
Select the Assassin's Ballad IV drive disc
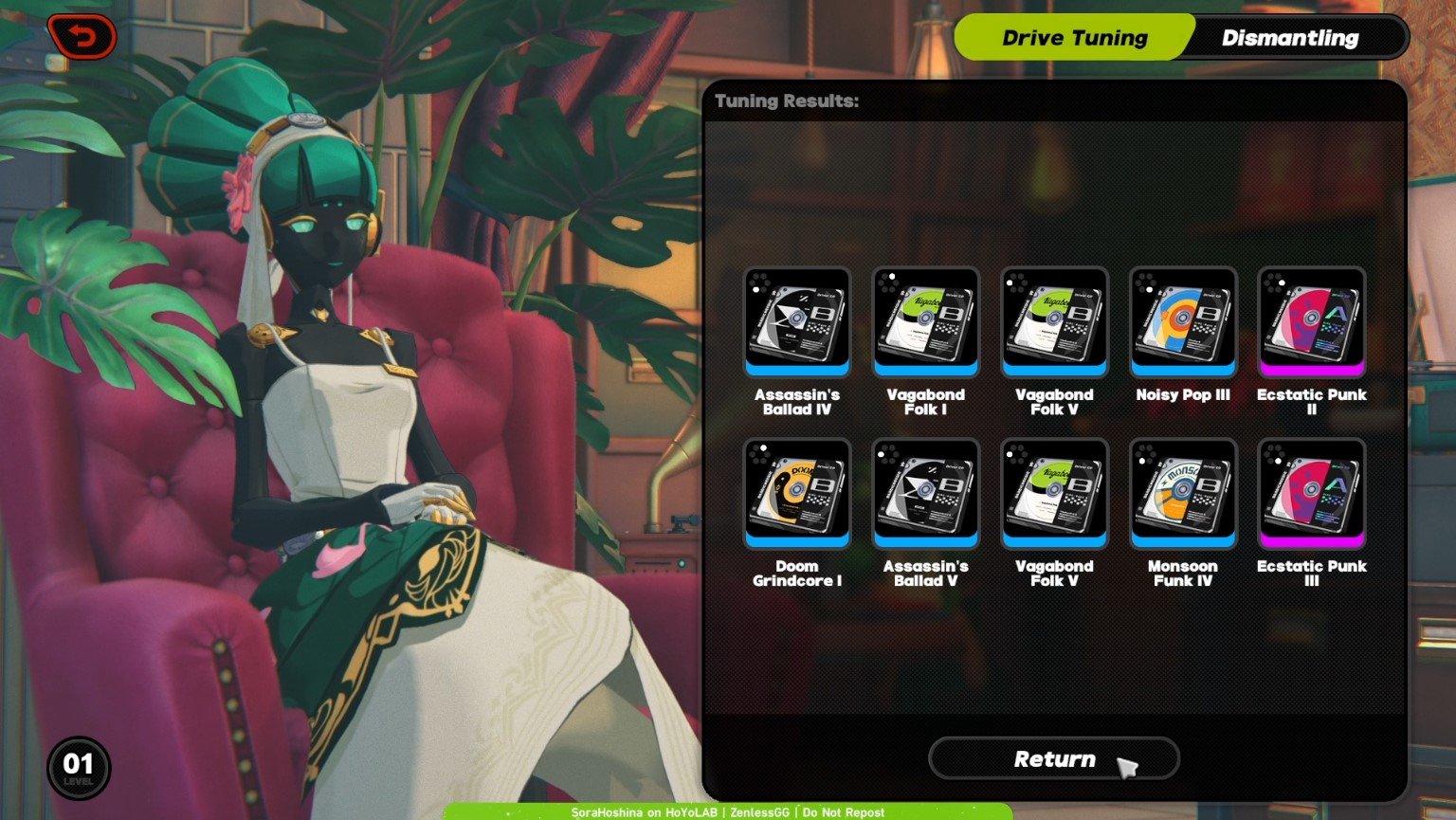click(797, 321)
